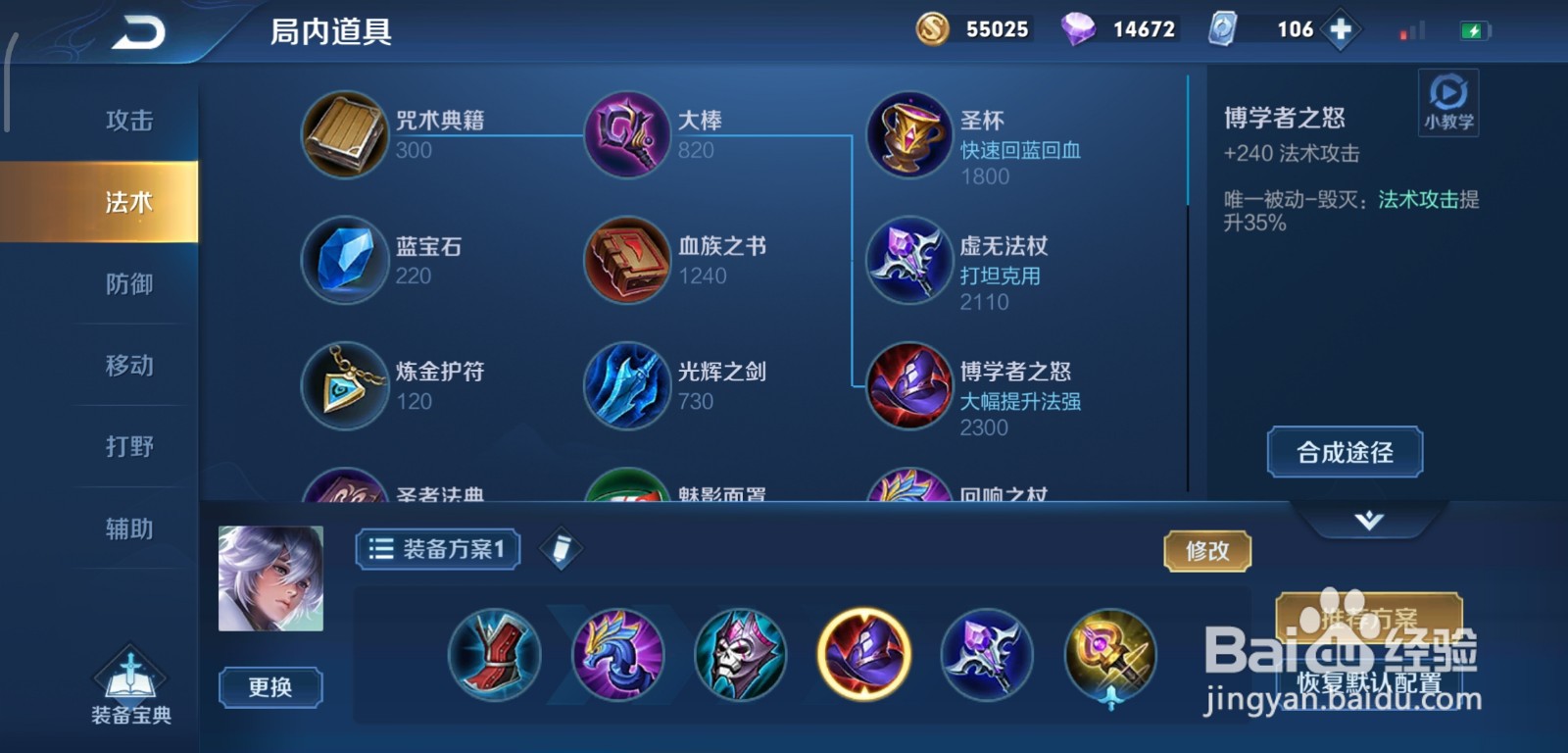Click the 修改 button to edit the loadout

1207,551
